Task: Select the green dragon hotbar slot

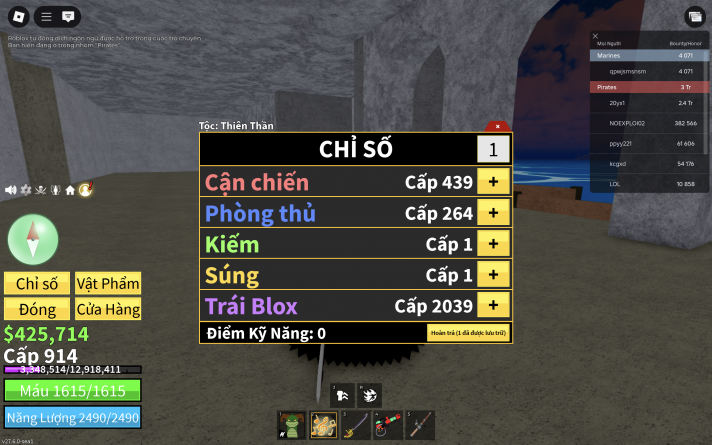Action: 291,424
